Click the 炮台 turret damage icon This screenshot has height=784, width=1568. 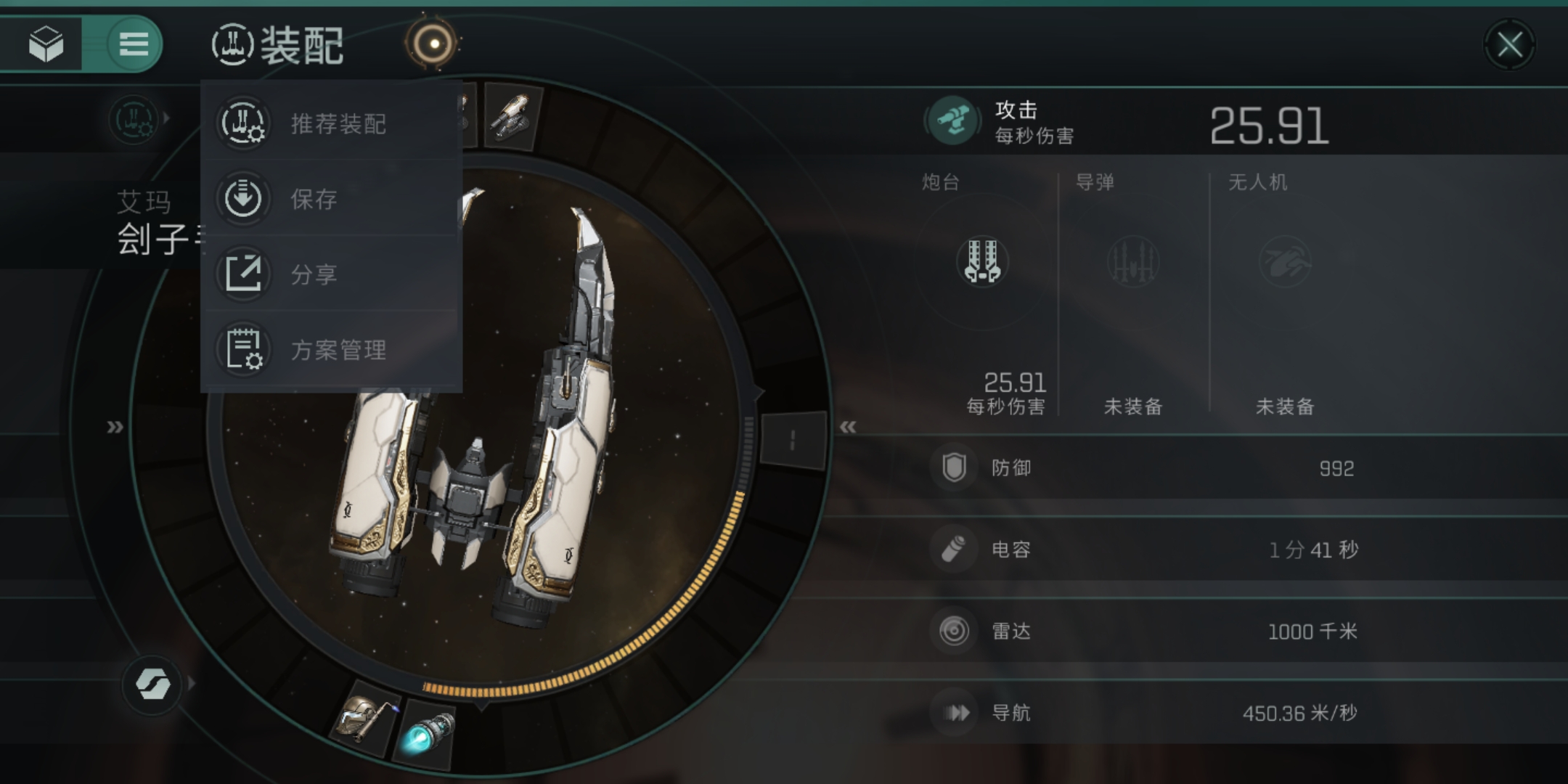point(982,261)
